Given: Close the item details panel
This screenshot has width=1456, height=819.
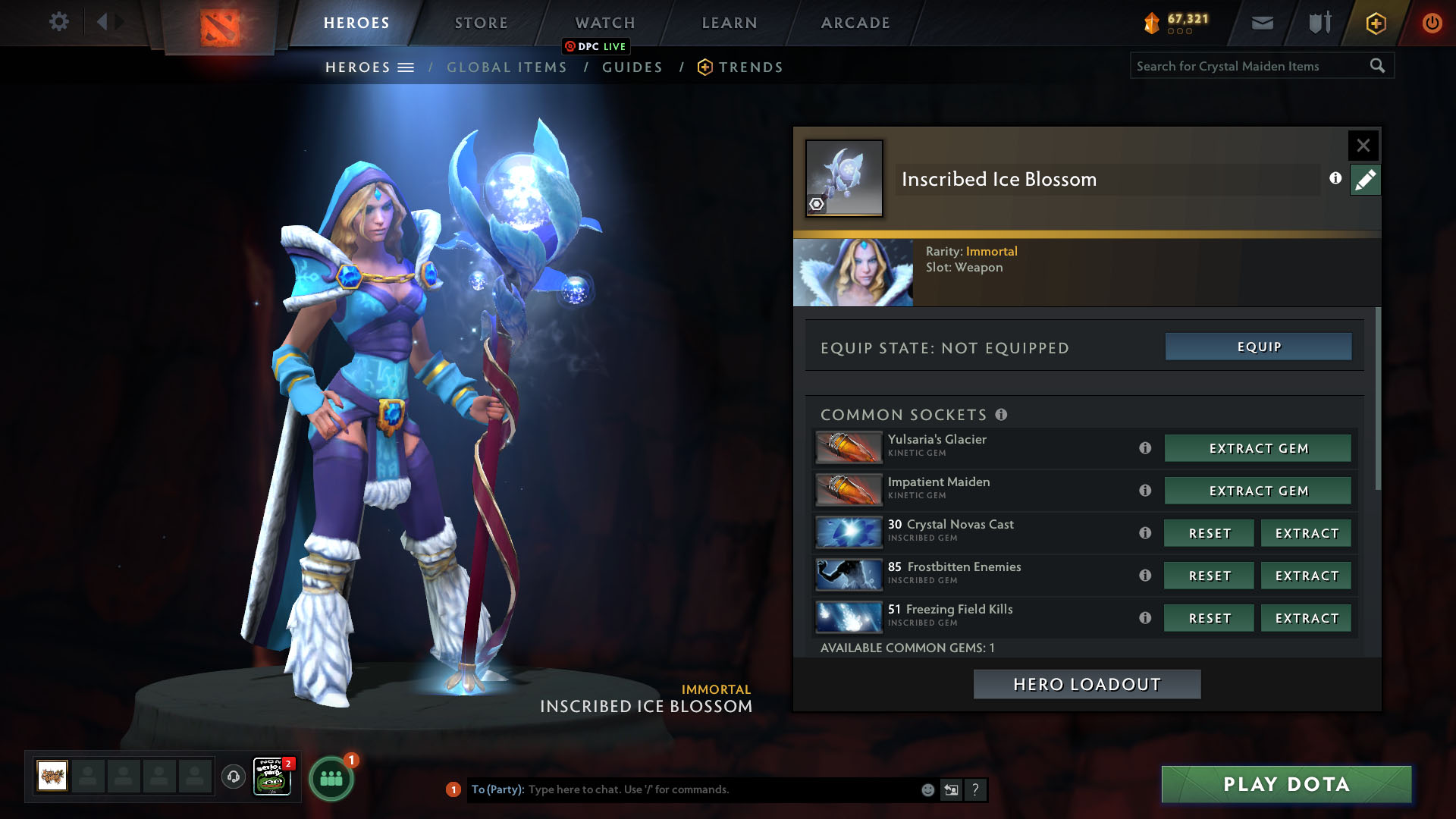Looking at the screenshot, I should coord(1363,145).
